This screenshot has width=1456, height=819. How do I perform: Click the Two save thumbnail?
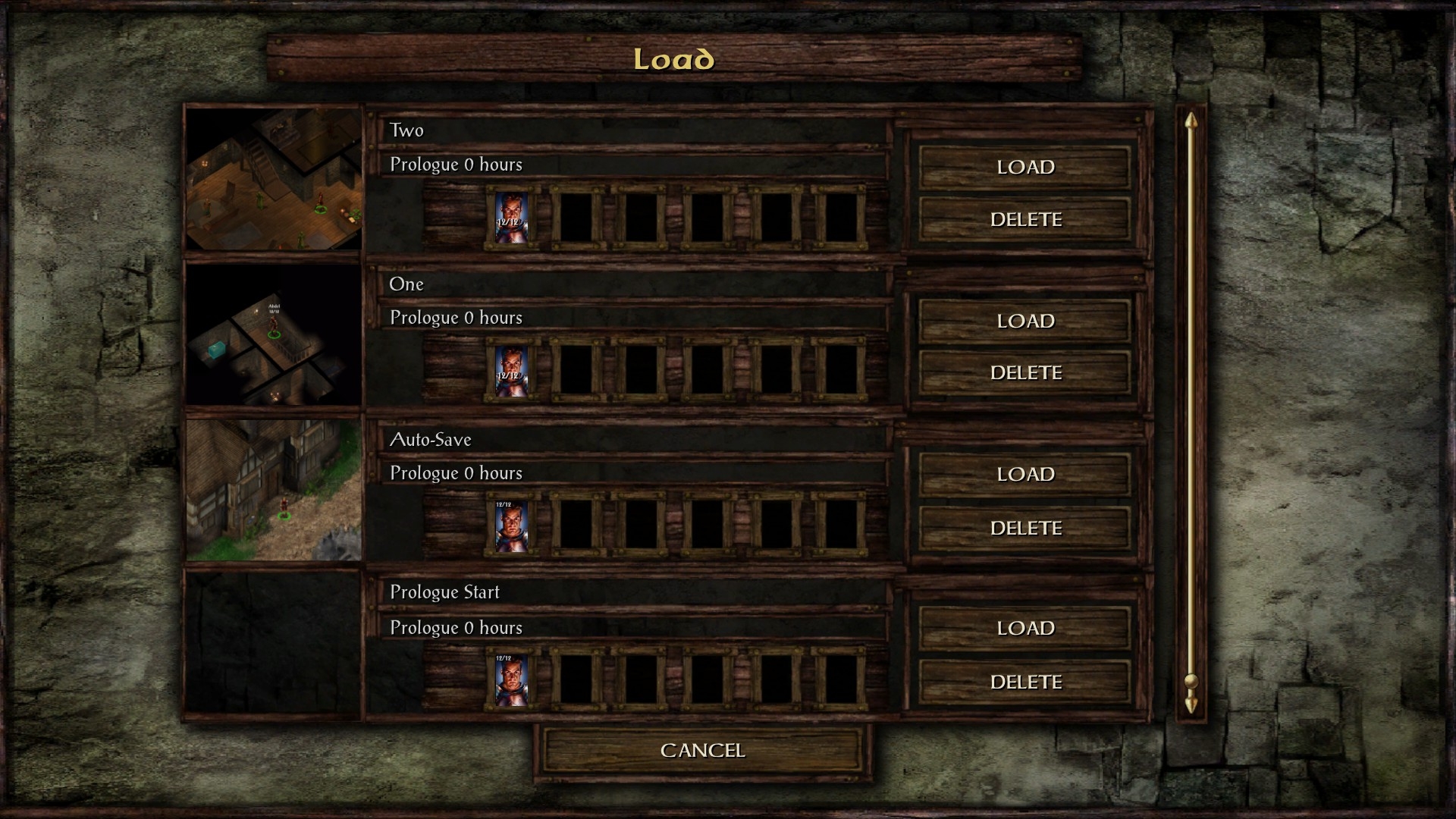(274, 179)
